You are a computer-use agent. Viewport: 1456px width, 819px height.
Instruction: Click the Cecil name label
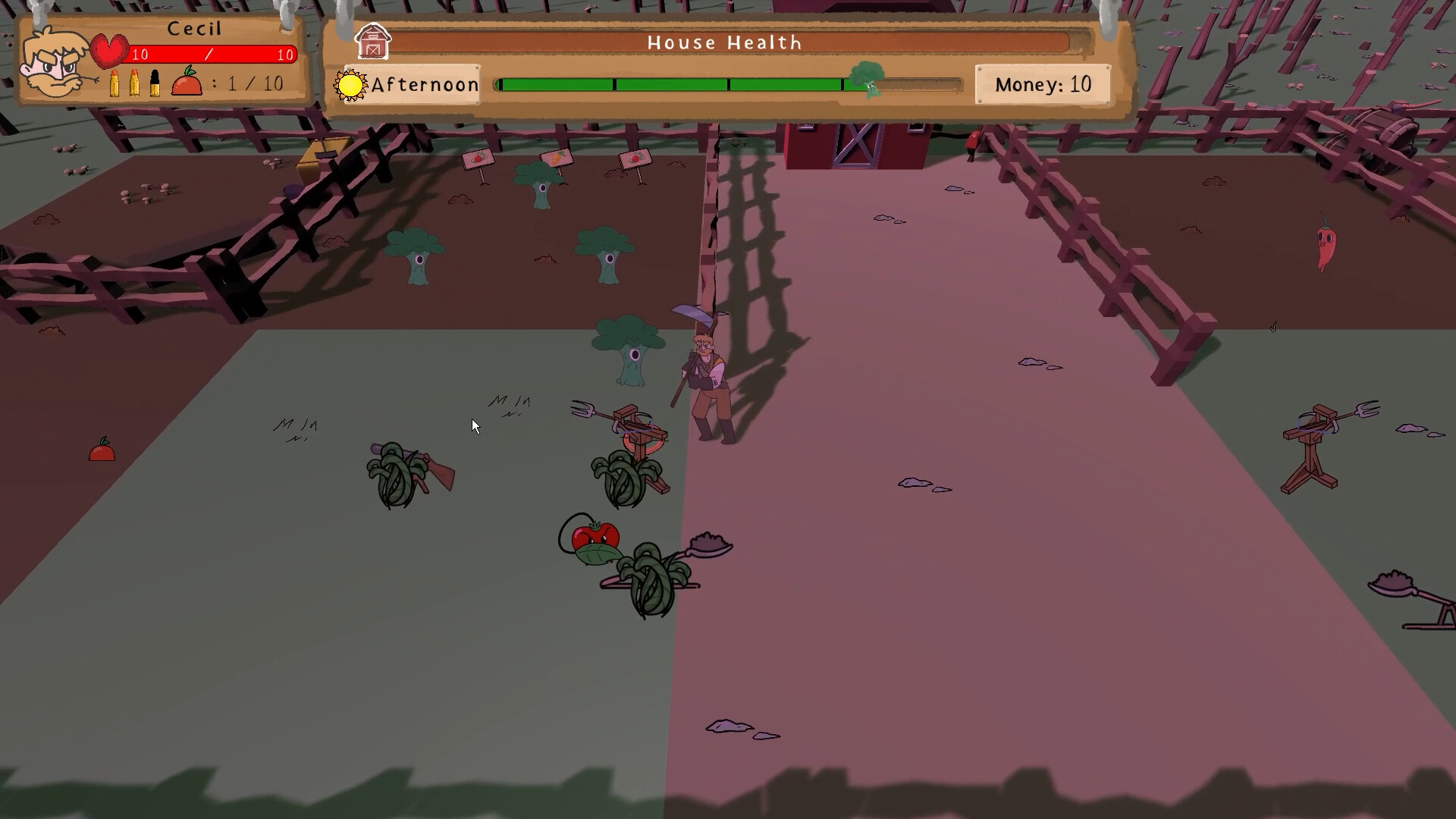point(196,28)
